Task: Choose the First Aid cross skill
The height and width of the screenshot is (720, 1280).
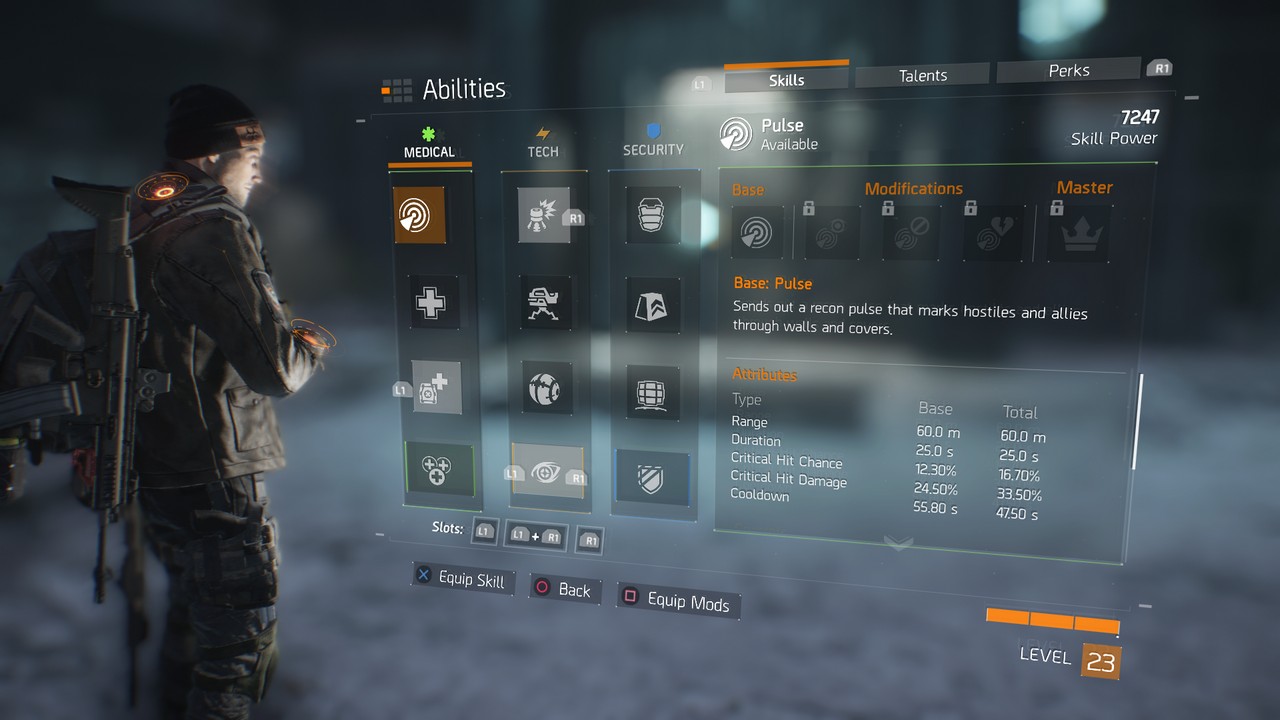Action: pos(433,301)
